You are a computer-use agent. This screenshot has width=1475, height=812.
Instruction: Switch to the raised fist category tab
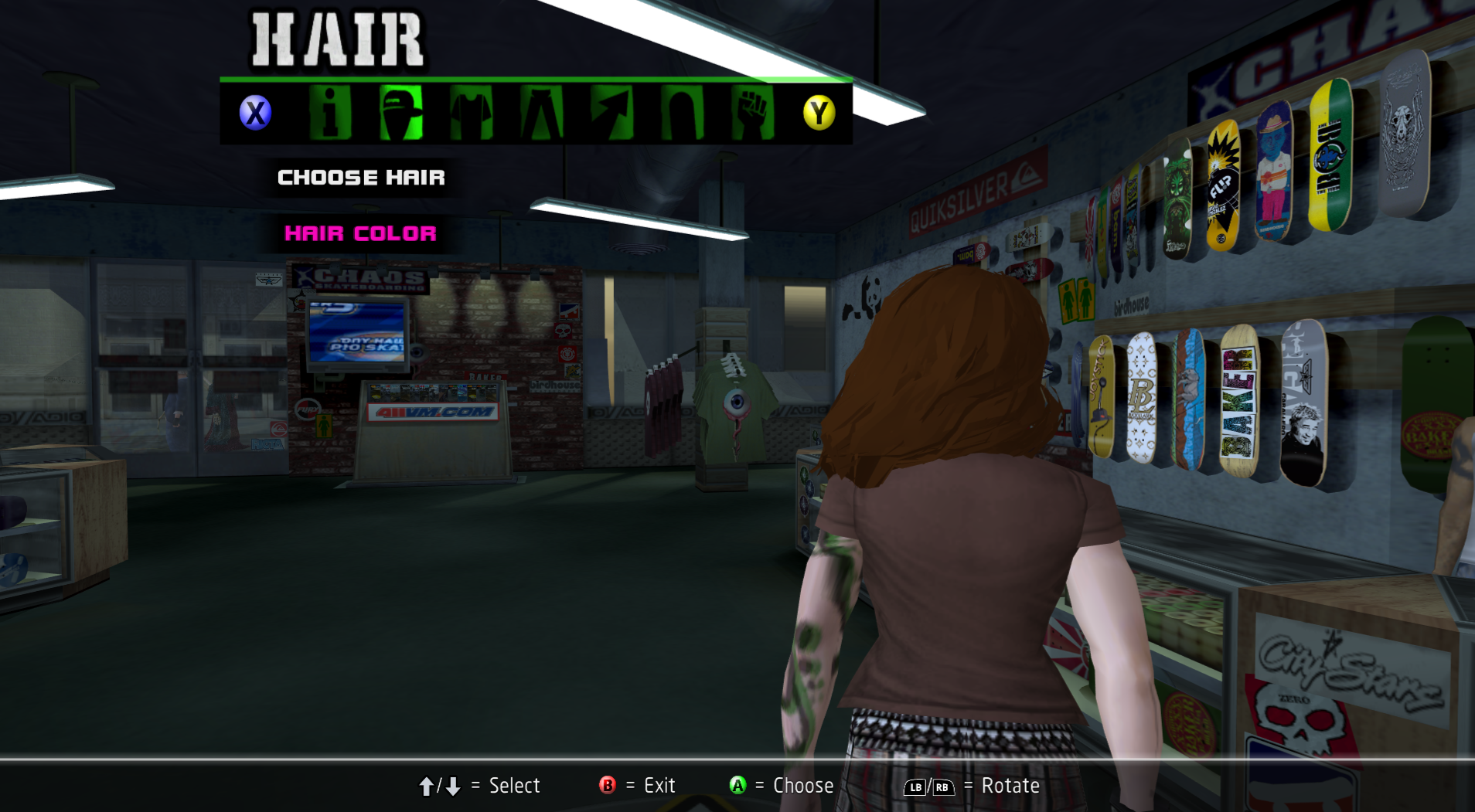(x=752, y=113)
